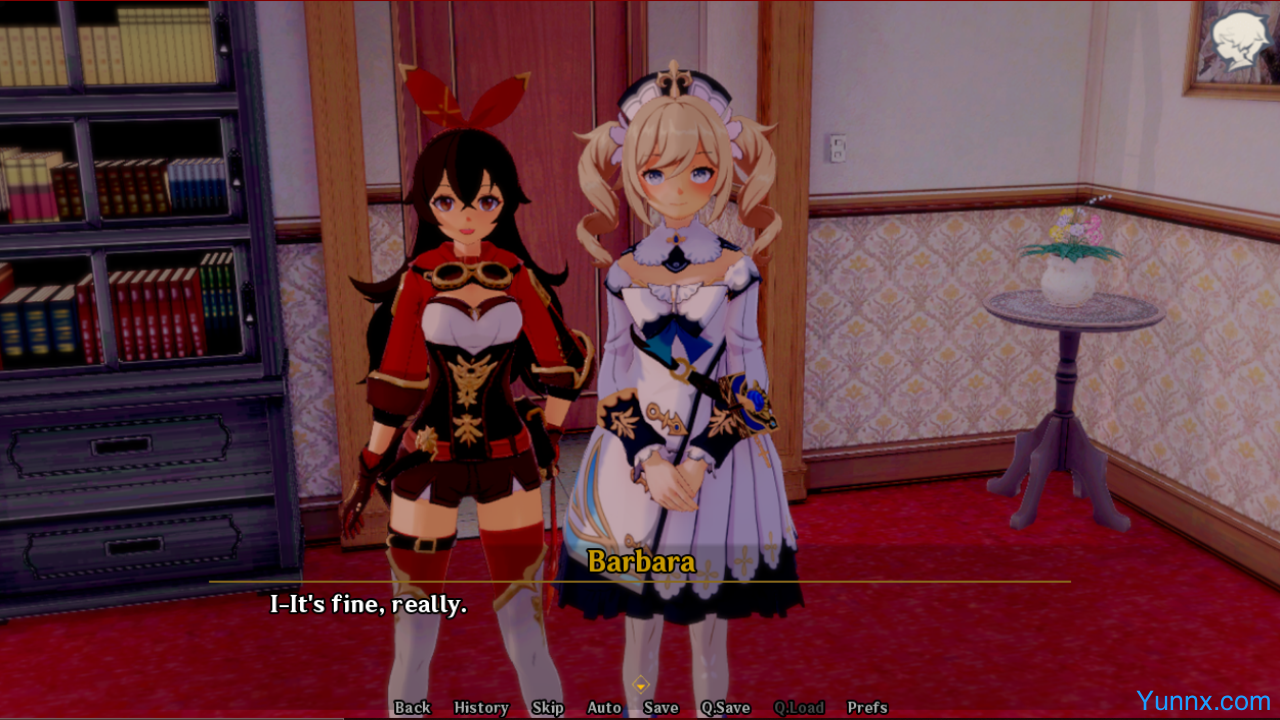Open the dialogue History log
This screenshot has width=1280, height=720.
pos(481,707)
